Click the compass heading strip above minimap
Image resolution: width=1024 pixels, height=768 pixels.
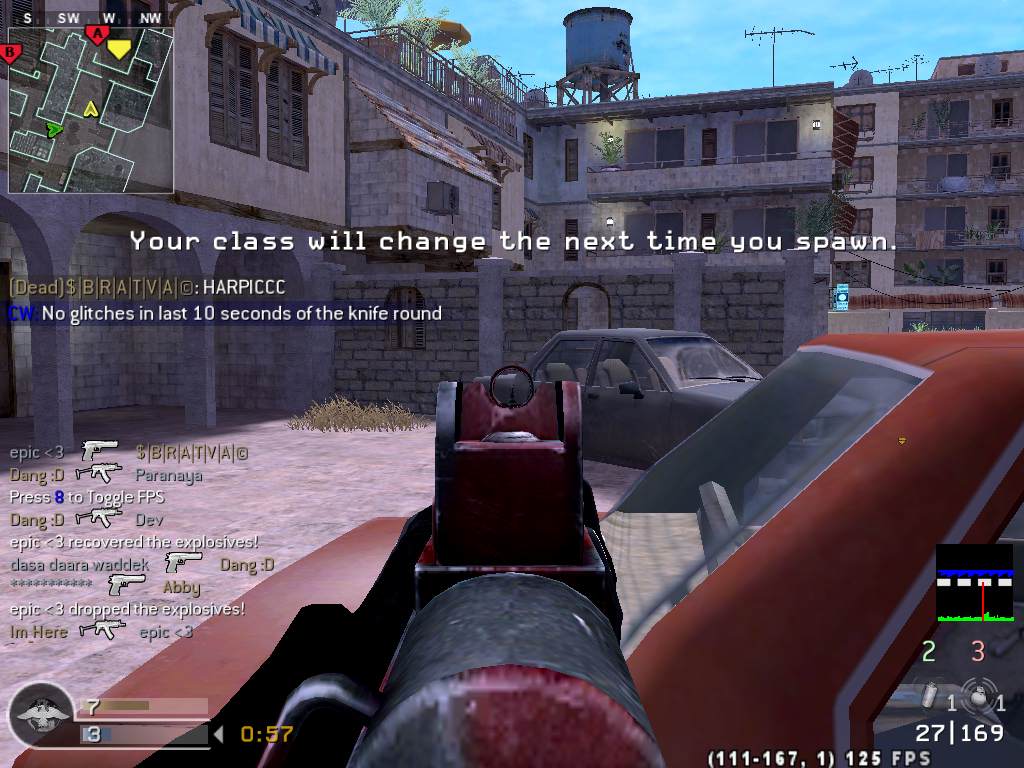pos(91,18)
